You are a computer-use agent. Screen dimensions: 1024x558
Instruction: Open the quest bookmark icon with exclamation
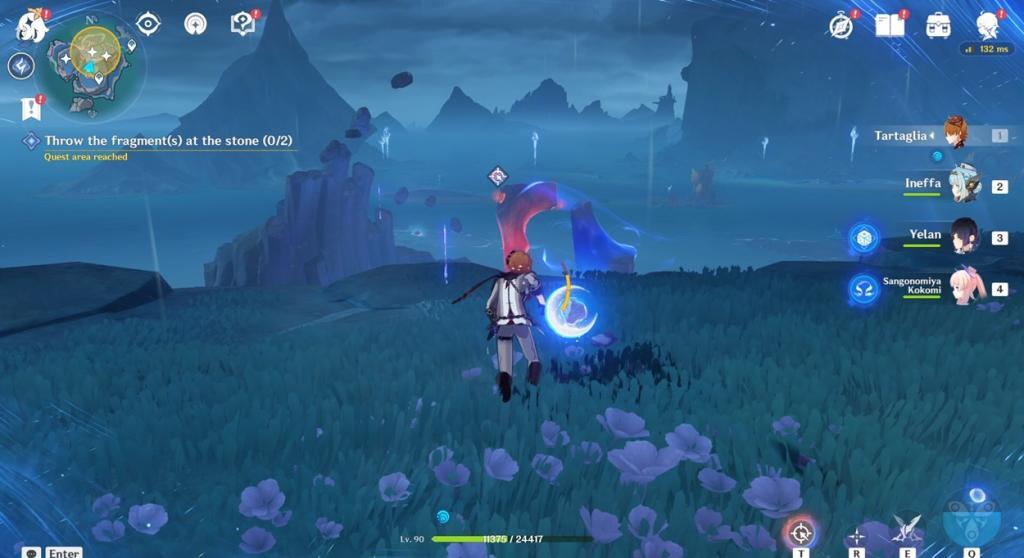(30, 107)
